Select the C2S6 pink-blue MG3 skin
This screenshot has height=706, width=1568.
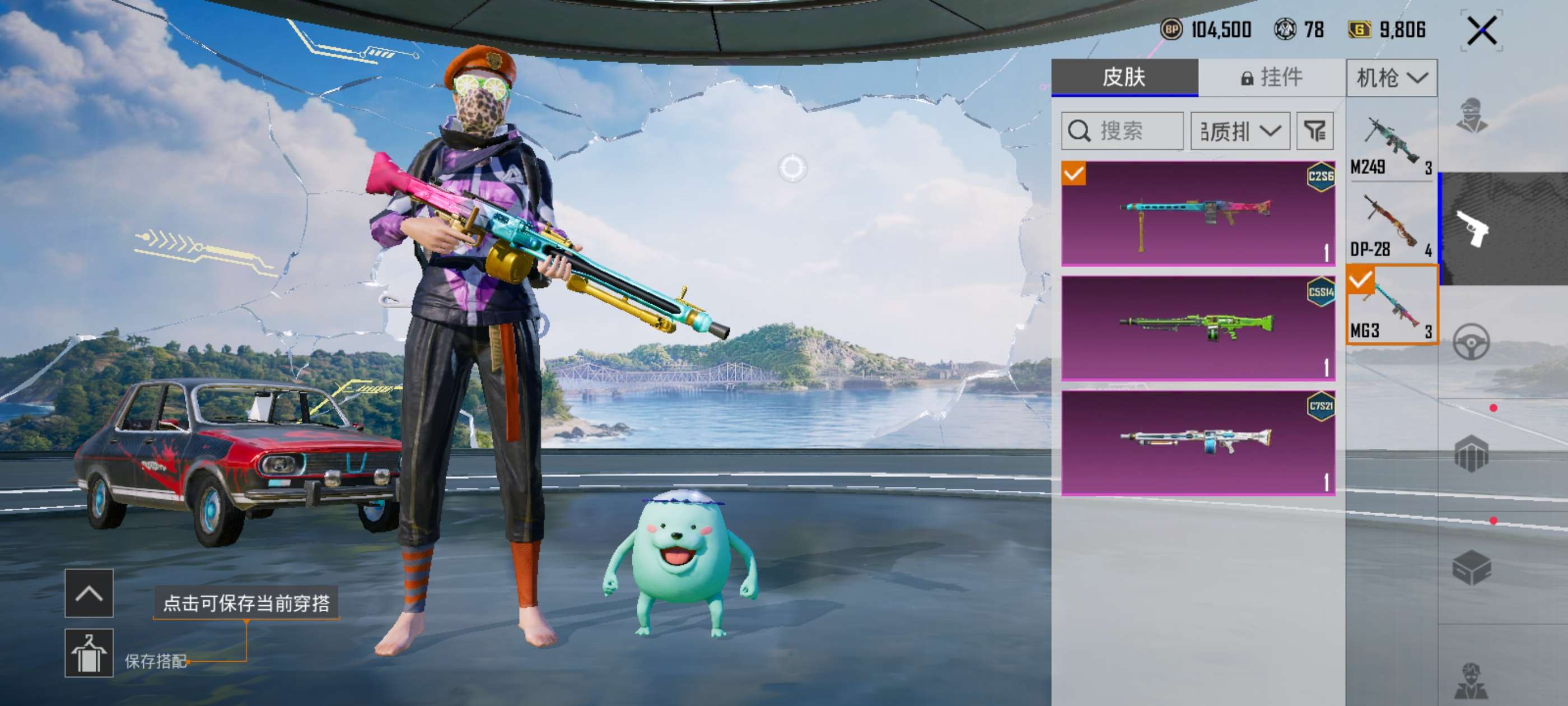tap(1198, 213)
